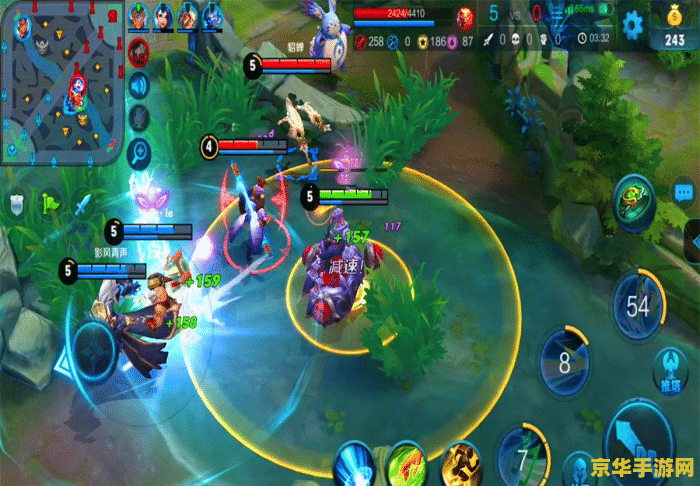Open the chat bubble button
The image size is (700, 486).
point(684,193)
